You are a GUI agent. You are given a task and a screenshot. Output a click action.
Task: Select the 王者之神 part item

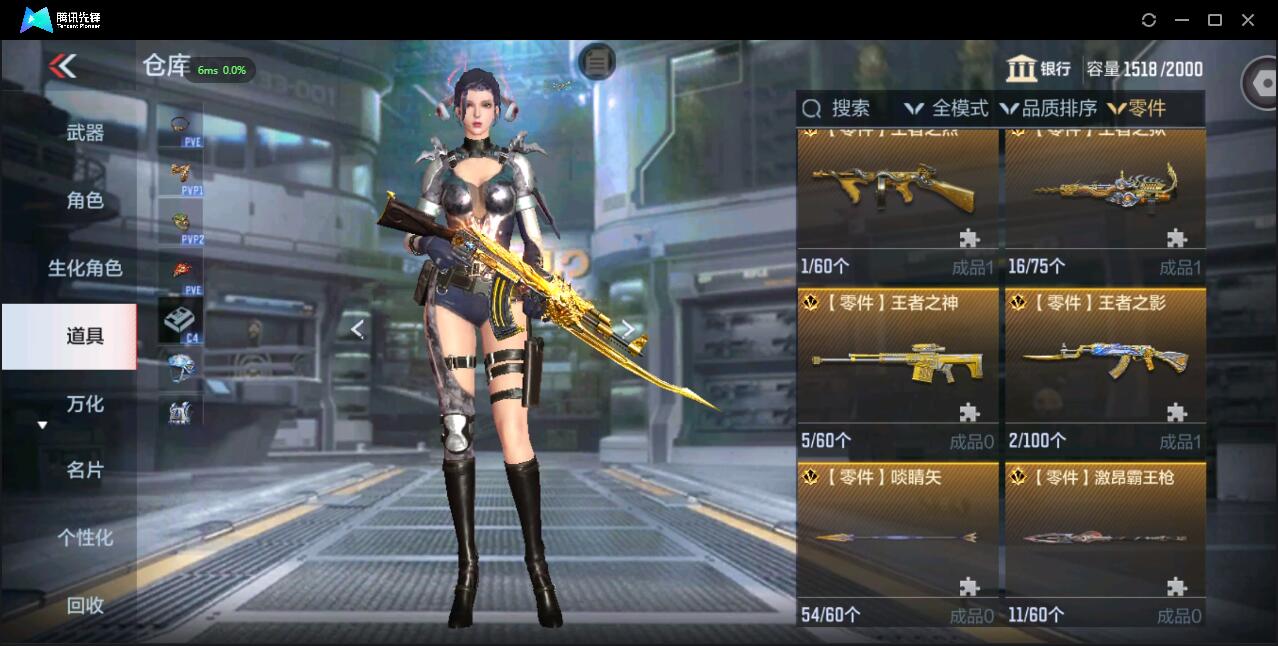(x=897, y=368)
